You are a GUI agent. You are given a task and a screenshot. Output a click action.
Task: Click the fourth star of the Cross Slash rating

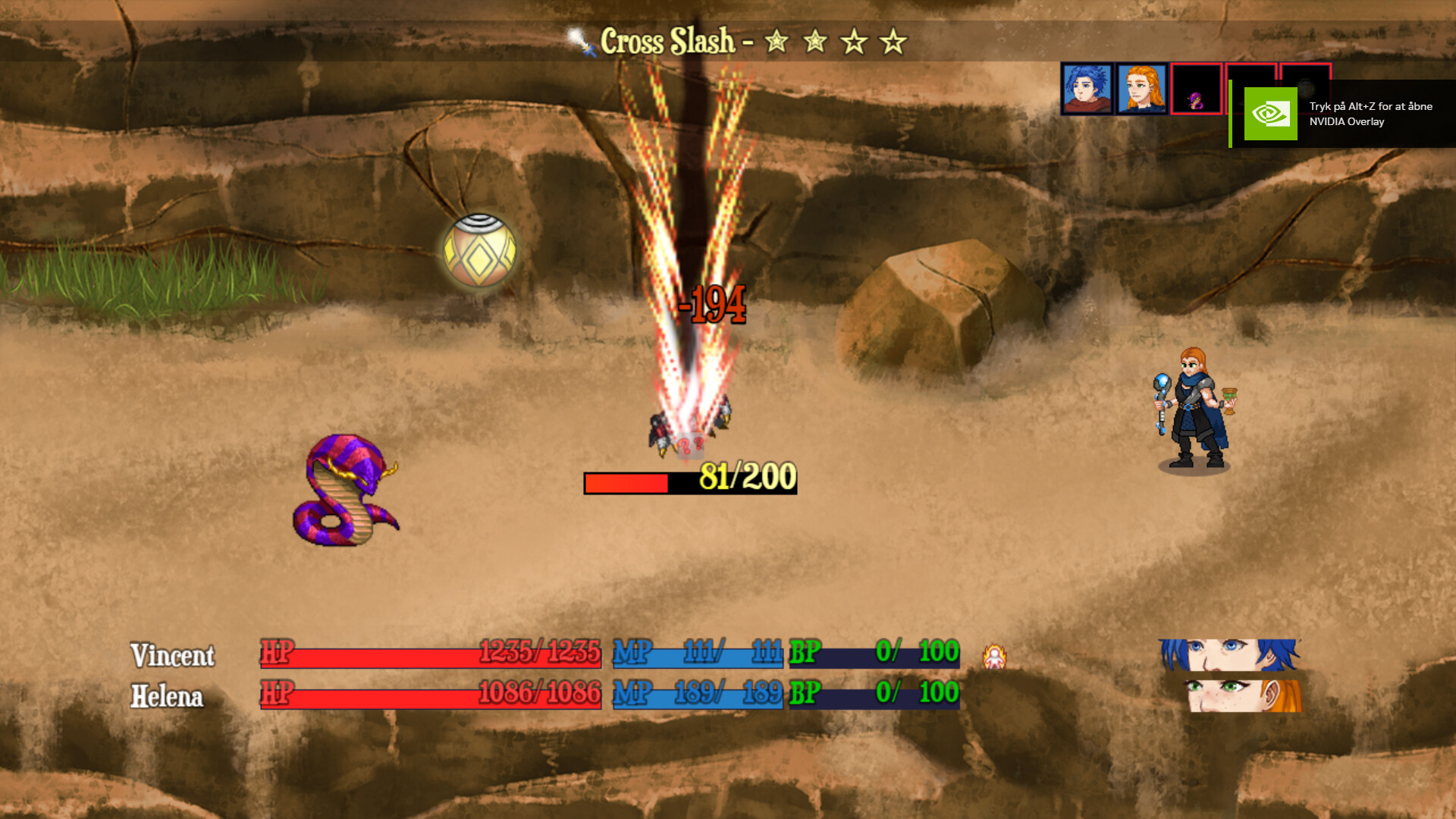[x=890, y=42]
